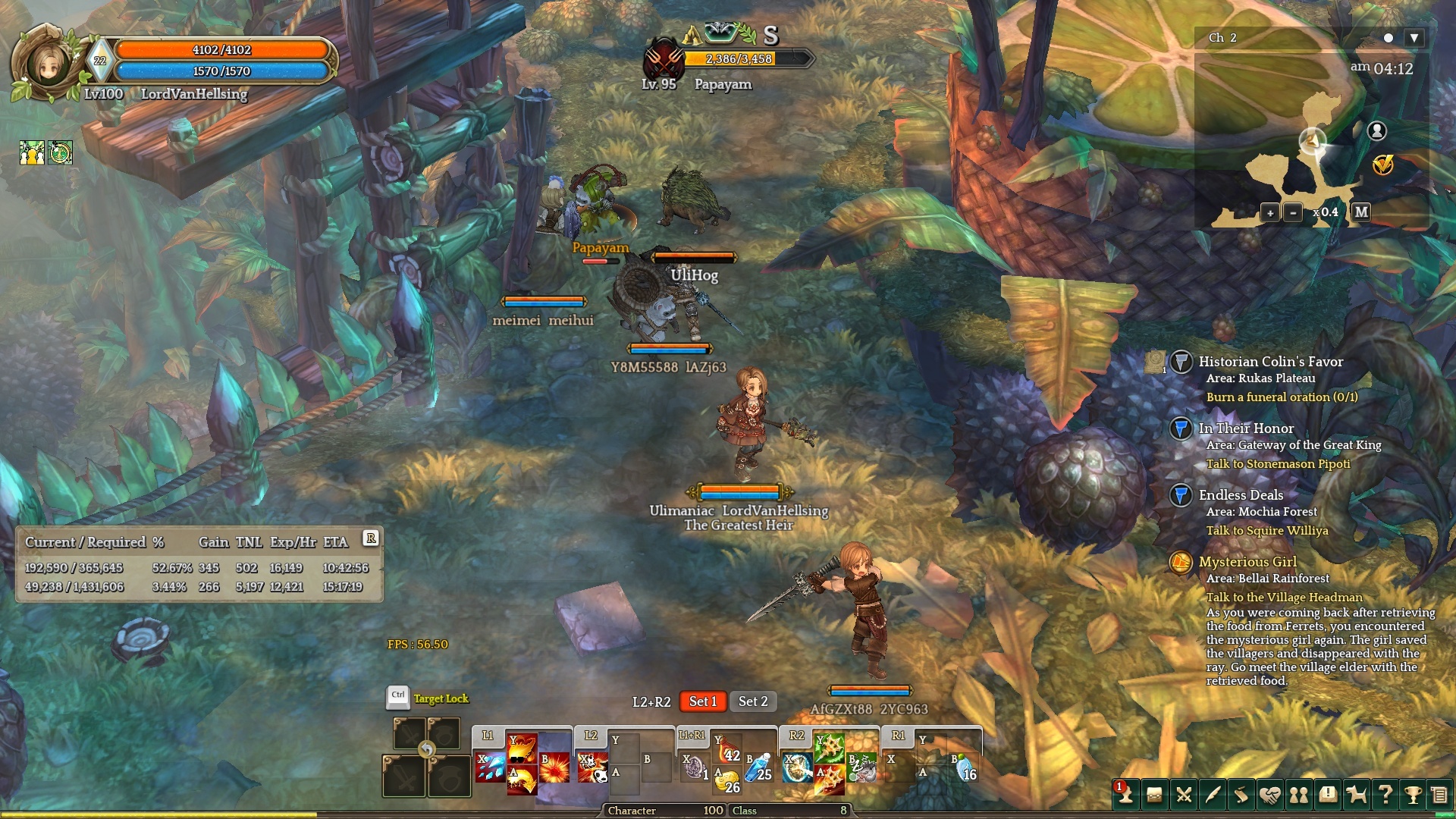1456x819 pixels.
Task: Reset the experience tracker with R button
Action: point(371,538)
